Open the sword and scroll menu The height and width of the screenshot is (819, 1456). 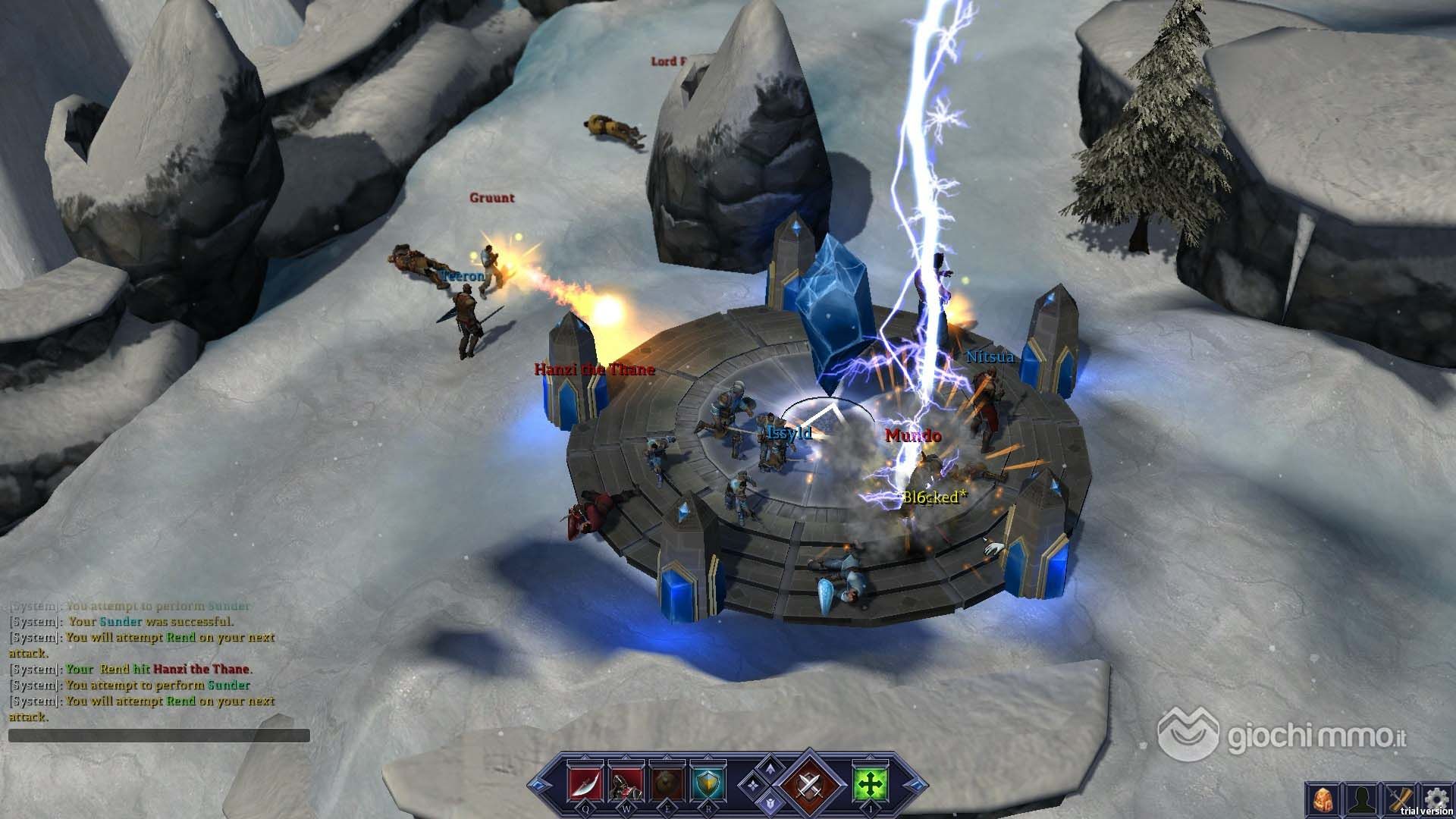coord(1401,799)
